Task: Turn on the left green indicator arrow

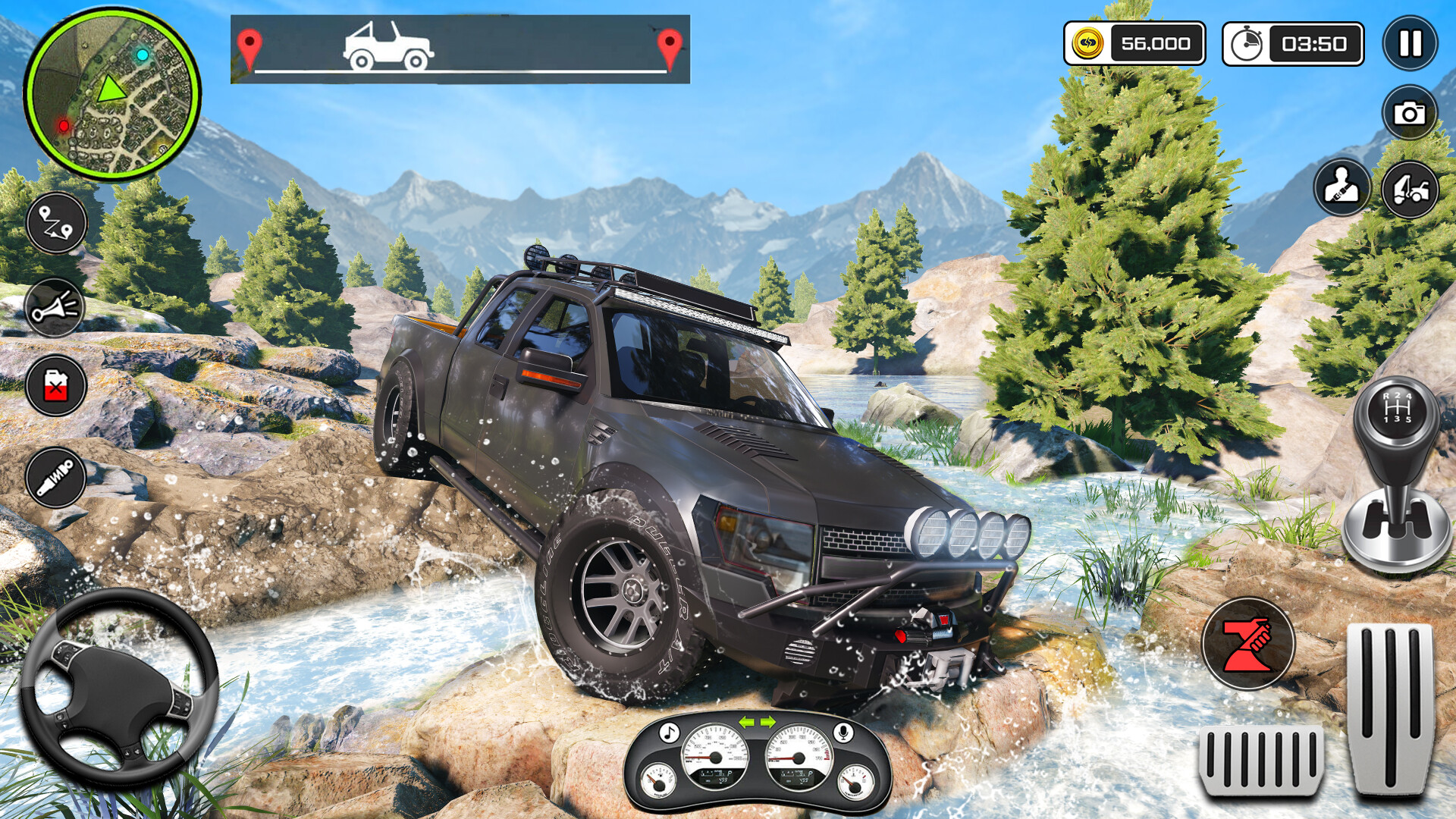Action: tap(747, 721)
